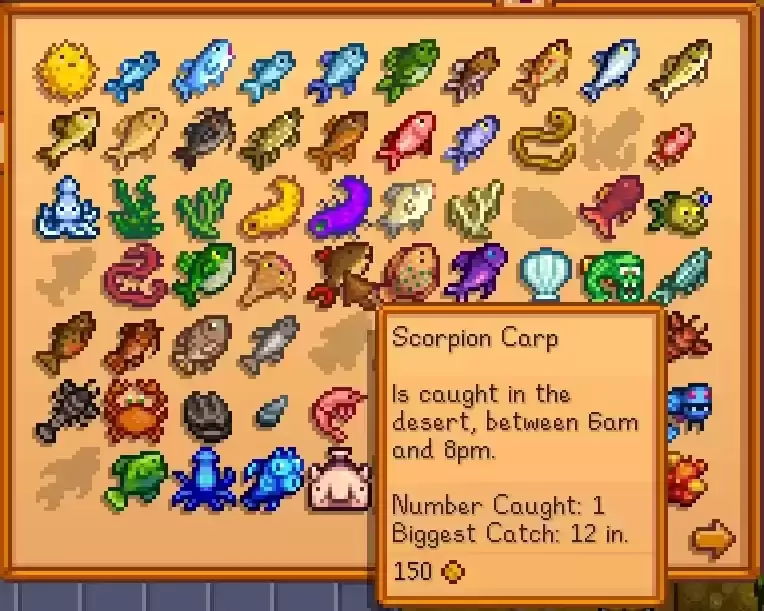The height and width of the screenshot is (611, 764).
Task: Click the Scorpion Carp fish icon
Action: tap(343, 275)
